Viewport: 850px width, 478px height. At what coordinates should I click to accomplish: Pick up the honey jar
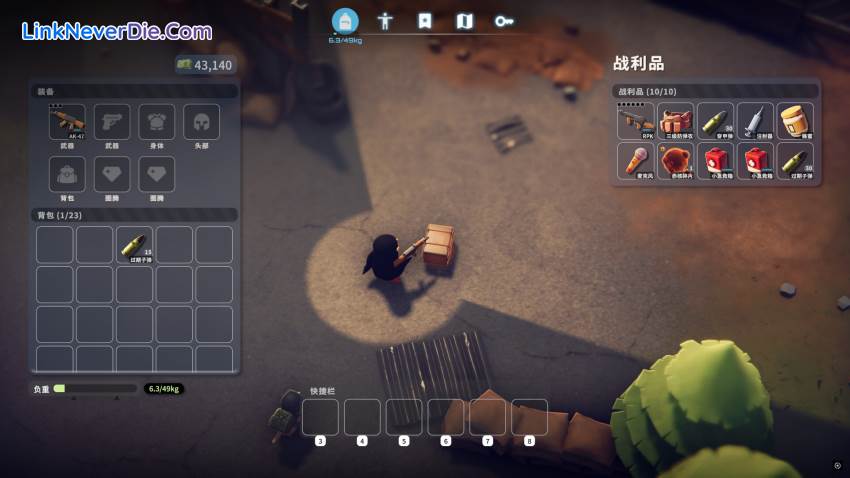coord(796,121)
